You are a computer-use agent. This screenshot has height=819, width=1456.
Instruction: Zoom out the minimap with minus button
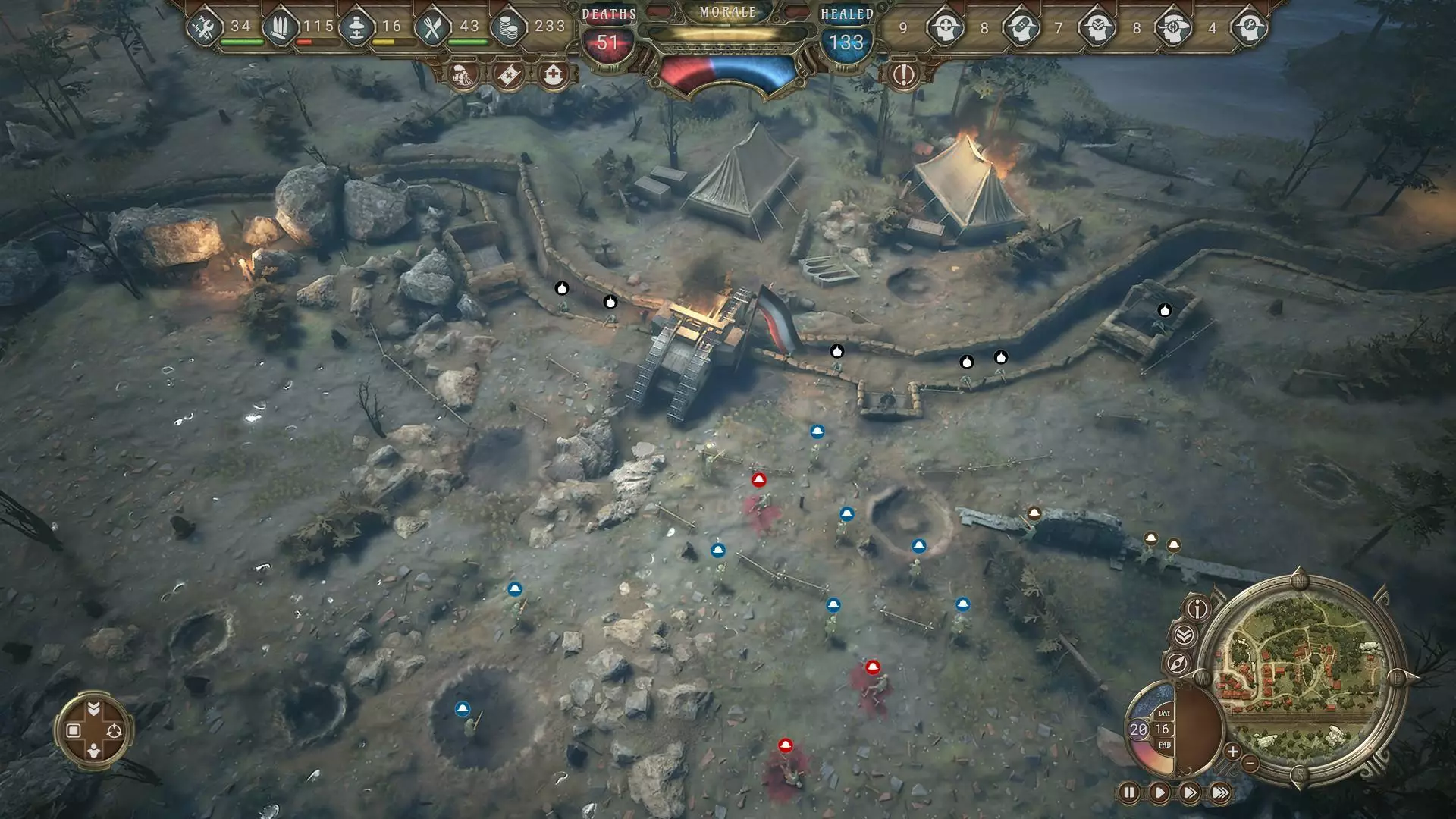pyautogui.click(x=1250, y=763)
